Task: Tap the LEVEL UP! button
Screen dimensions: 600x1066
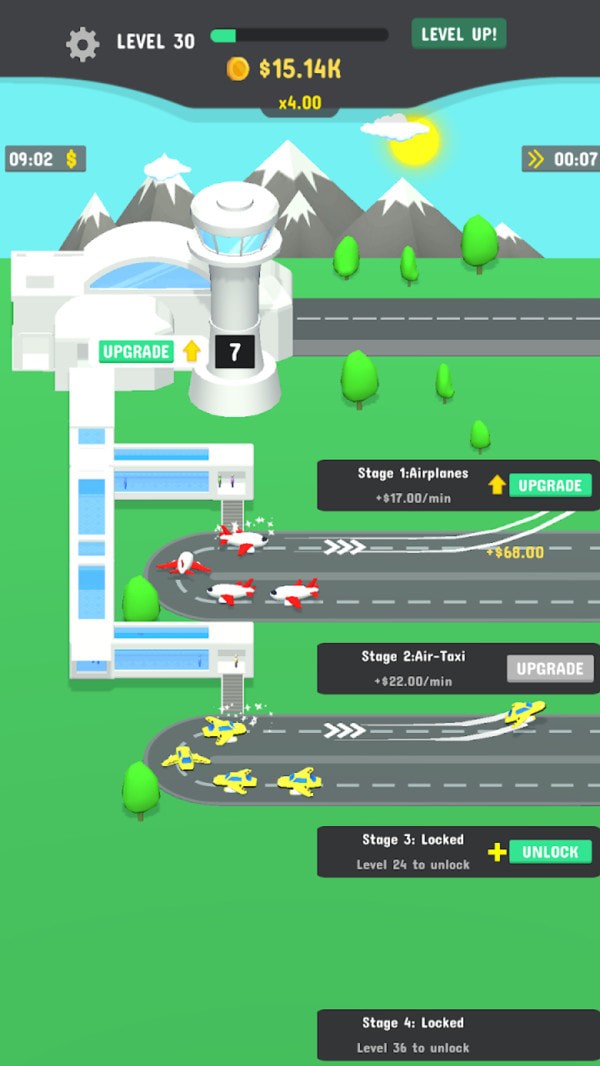Action: [x=459, y=34]
